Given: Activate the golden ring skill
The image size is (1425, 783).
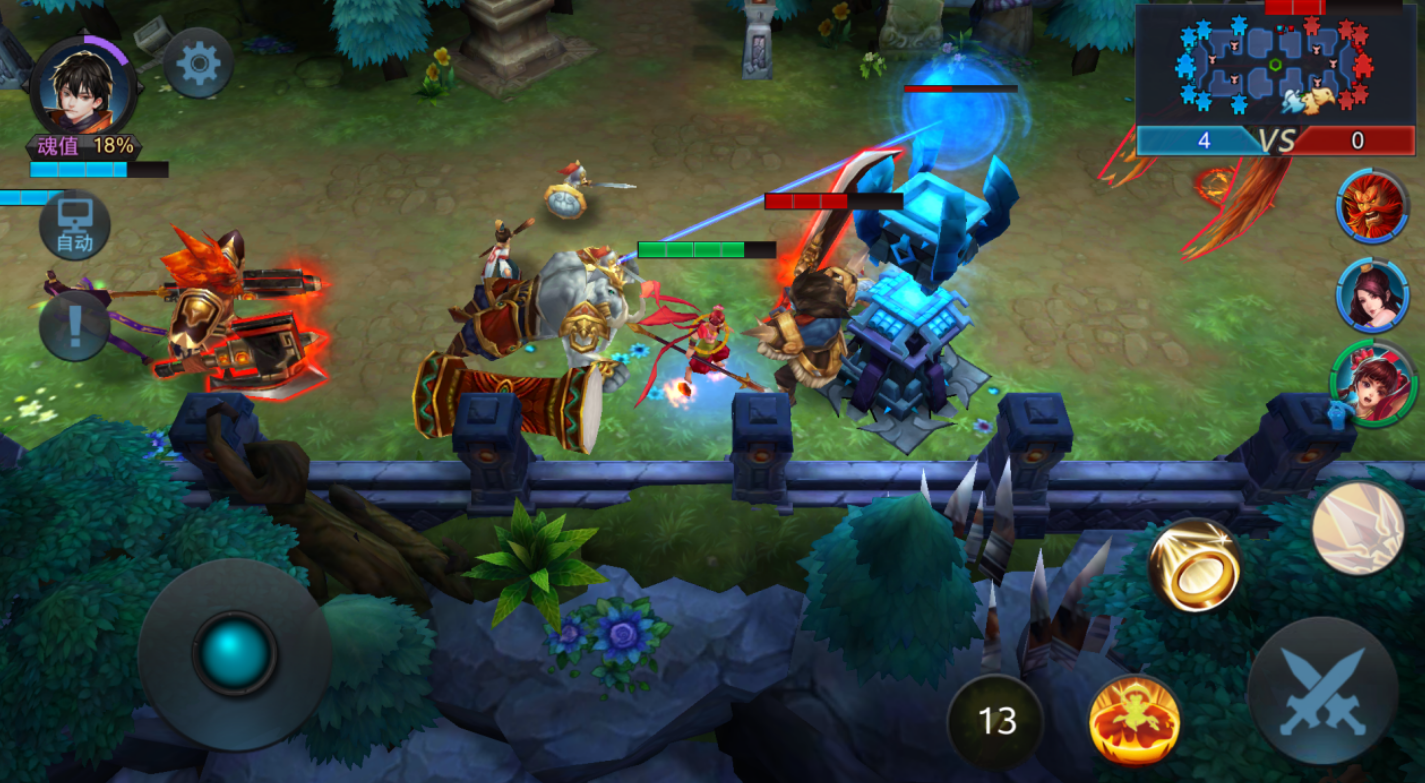Looking at the screenshot, I should 1194,565.
